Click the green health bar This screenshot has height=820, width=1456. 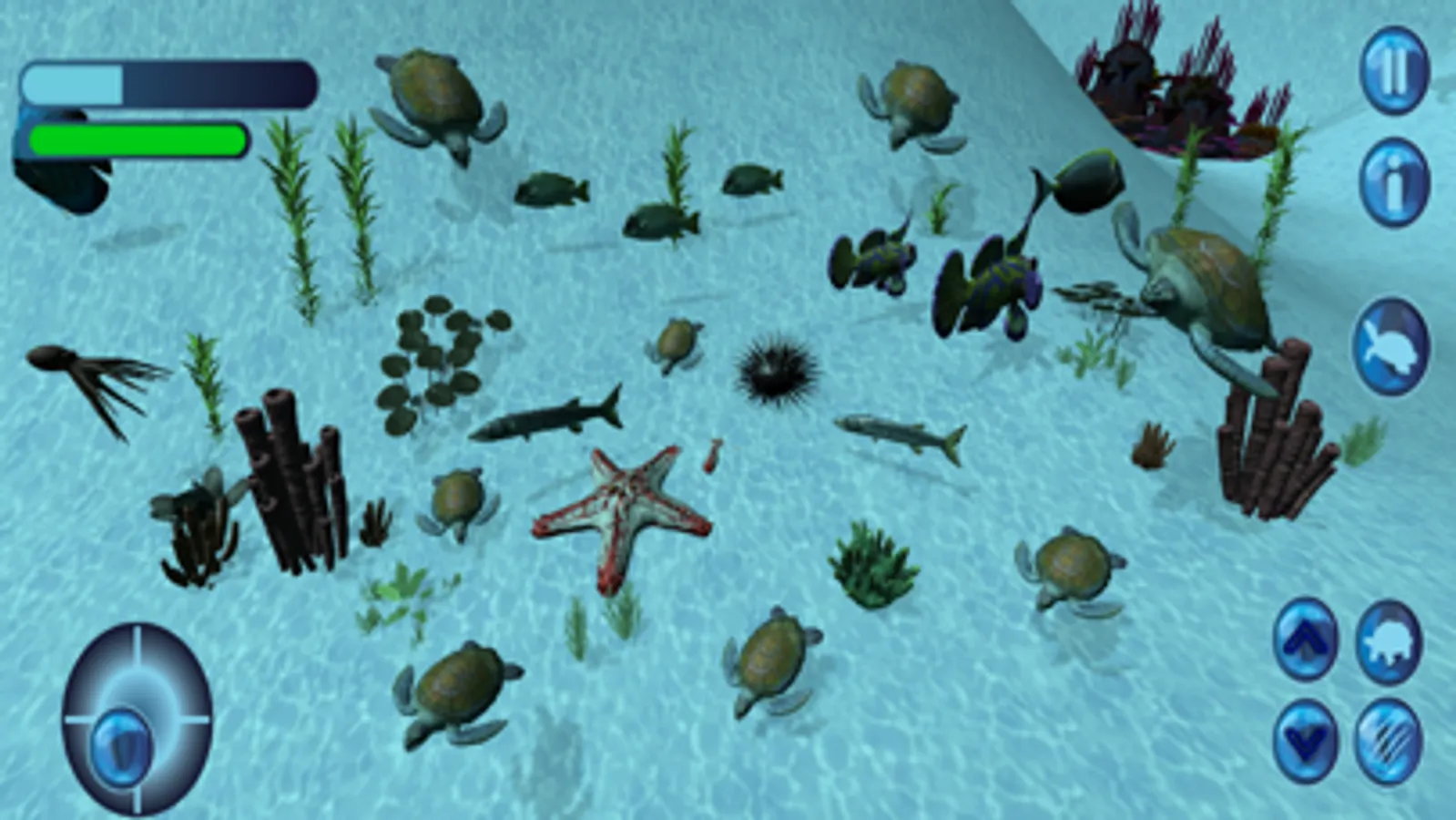tap(137, 138)
